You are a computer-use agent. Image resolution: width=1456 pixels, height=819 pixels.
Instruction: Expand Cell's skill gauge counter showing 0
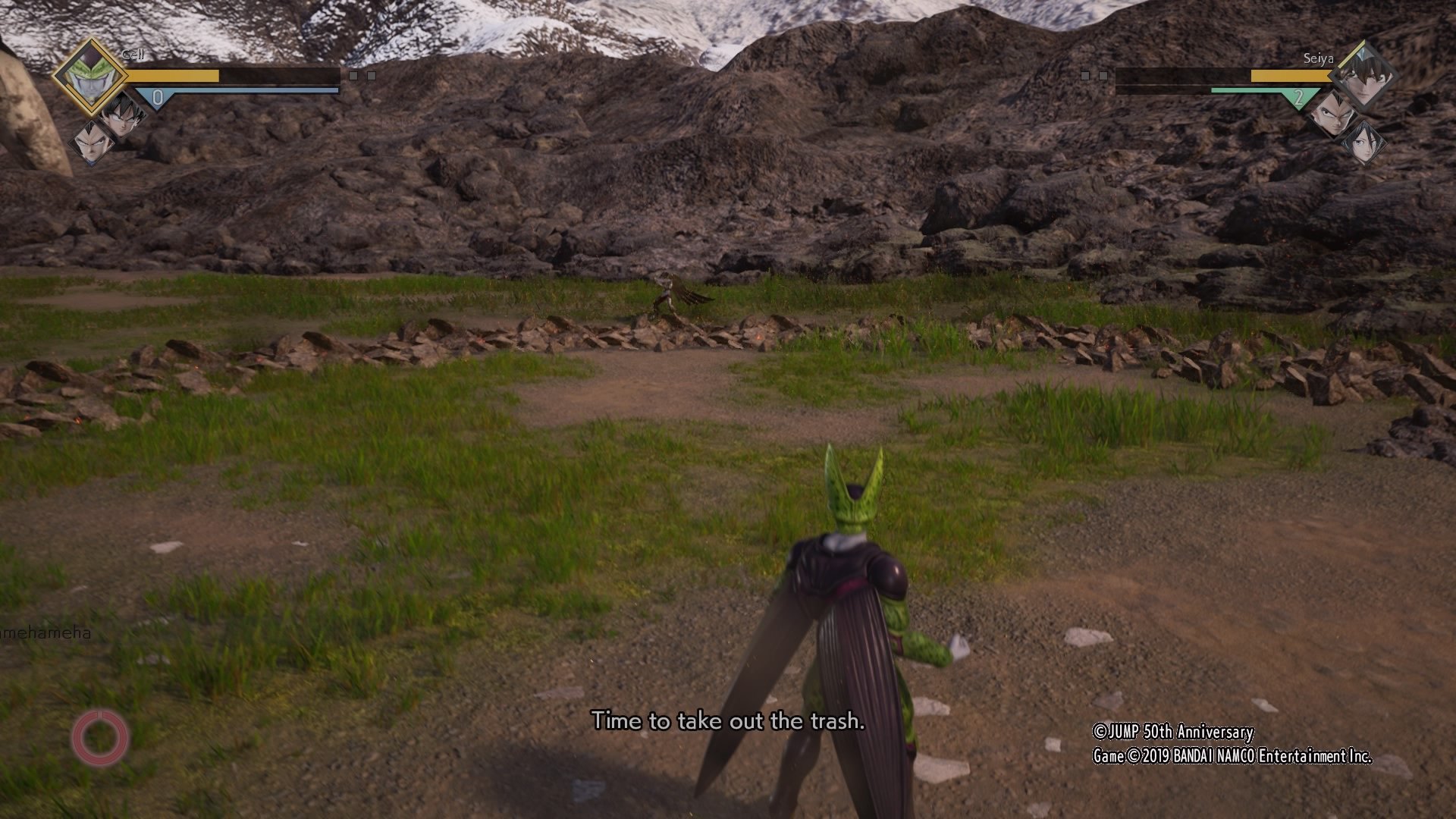click(x=157, y=96)
